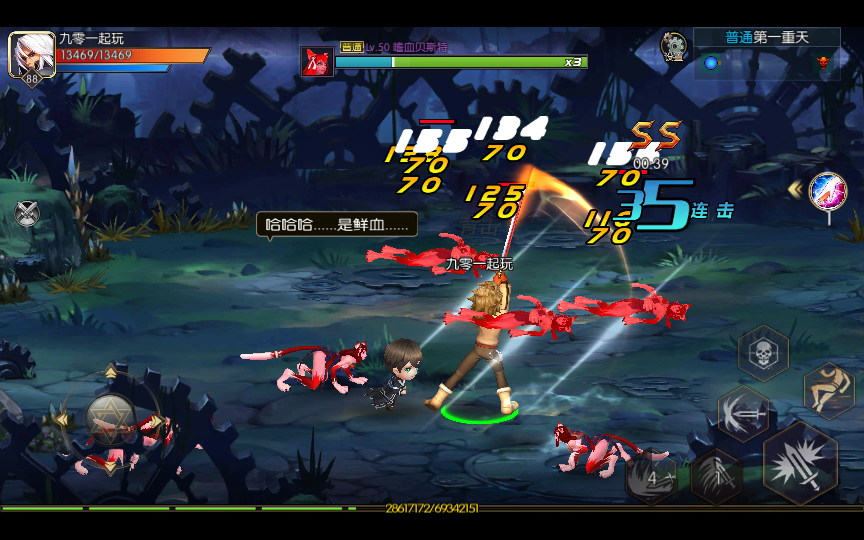Activate the skill on cooldown showing 1

pos(716,476)
